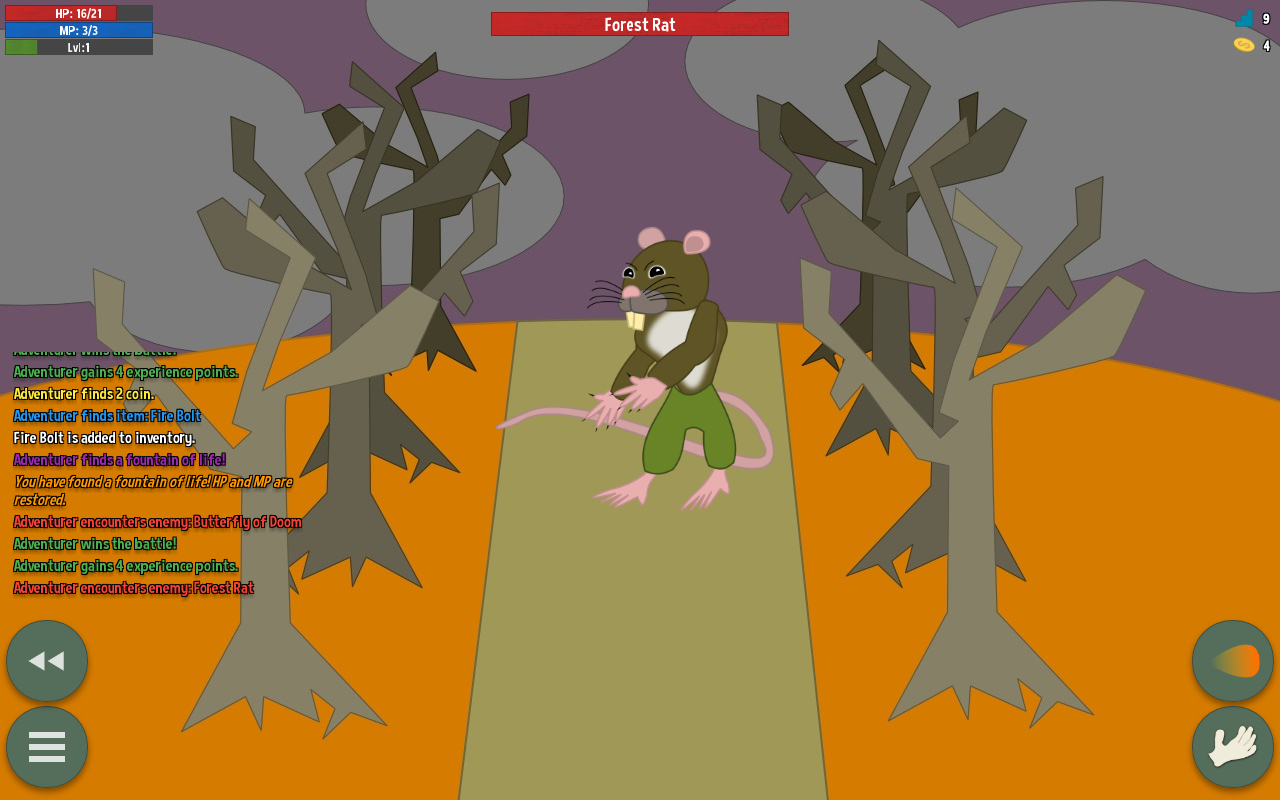
Task: Click the Forest Rat encounter log line
Action: (133, 587)
